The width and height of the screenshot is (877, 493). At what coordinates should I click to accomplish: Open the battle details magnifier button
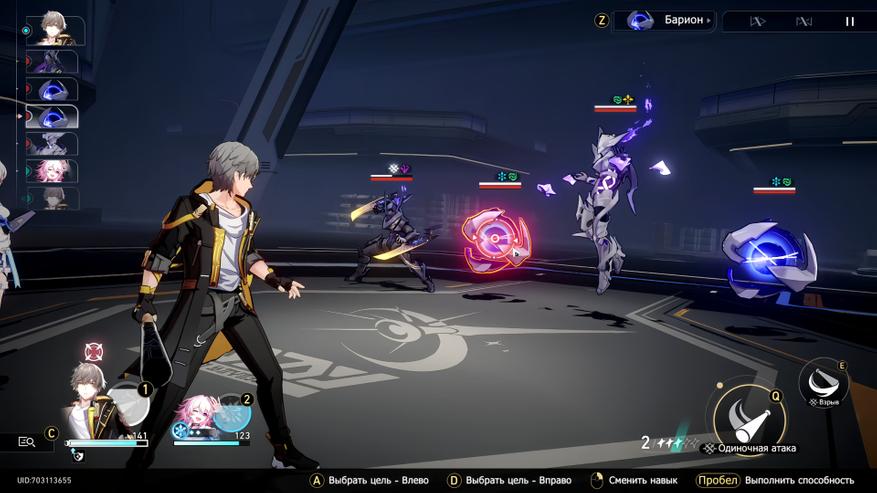click(27, 441)
